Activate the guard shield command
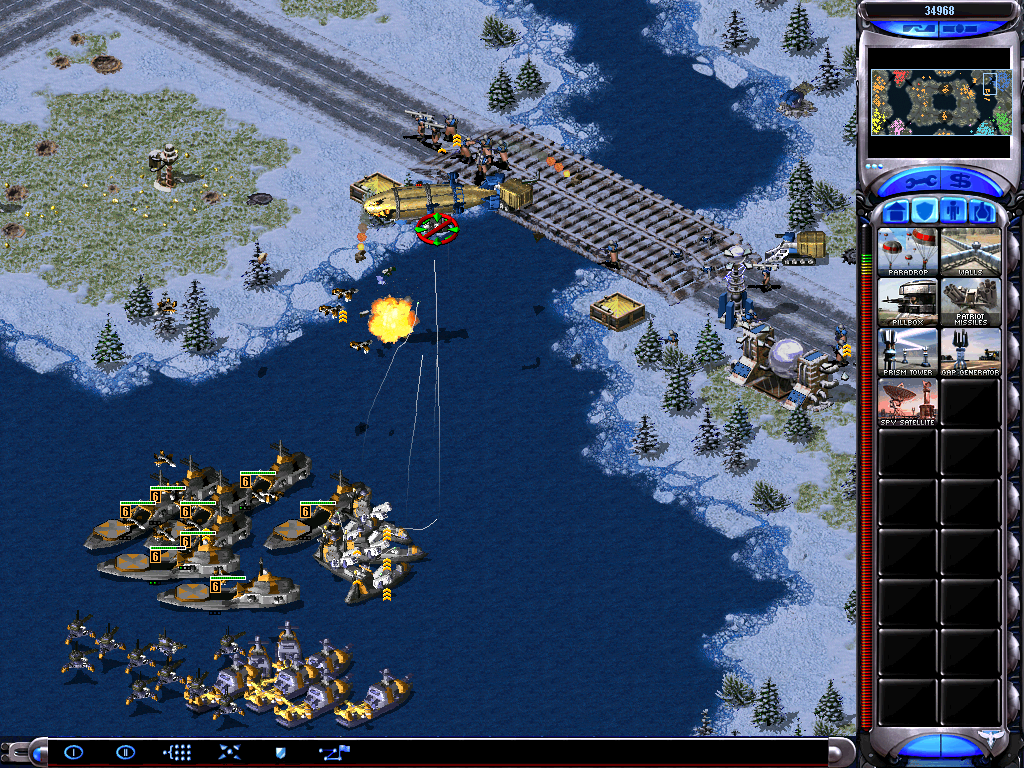This screenshot has height=768, width=1024. (281, 752)
